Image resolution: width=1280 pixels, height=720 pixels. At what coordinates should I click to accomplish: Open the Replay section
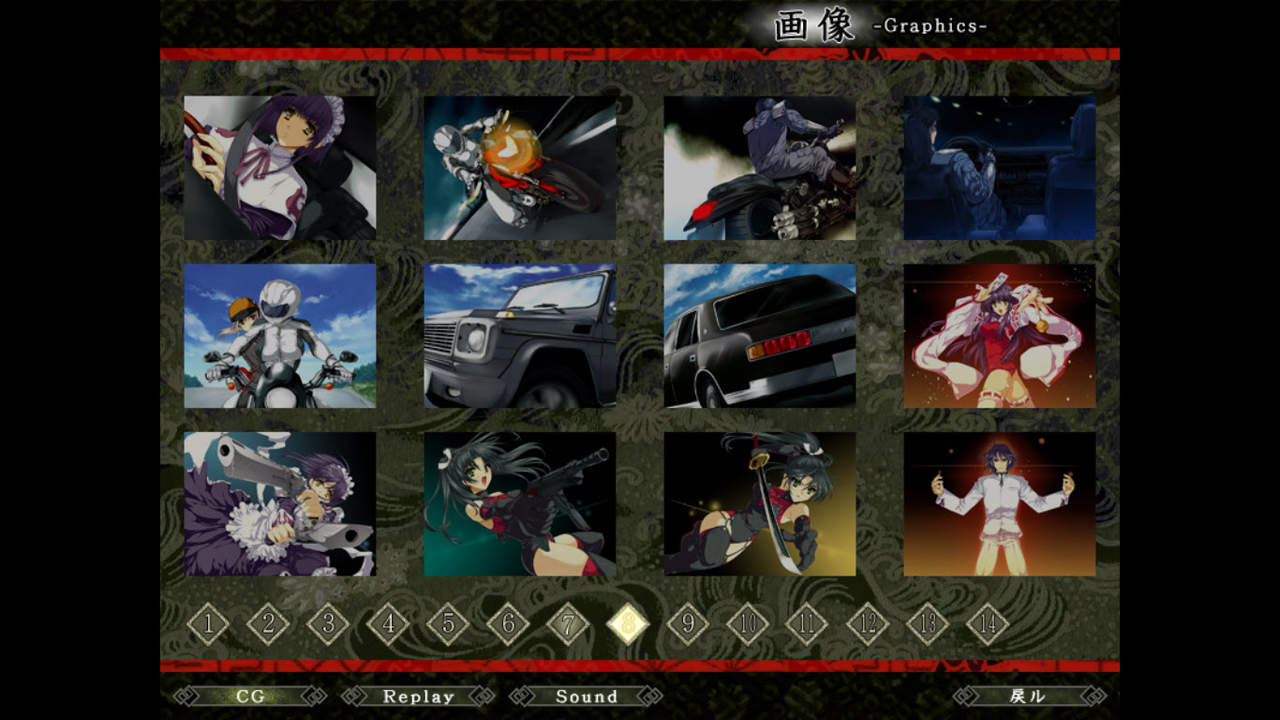click(x=418, y=696)
